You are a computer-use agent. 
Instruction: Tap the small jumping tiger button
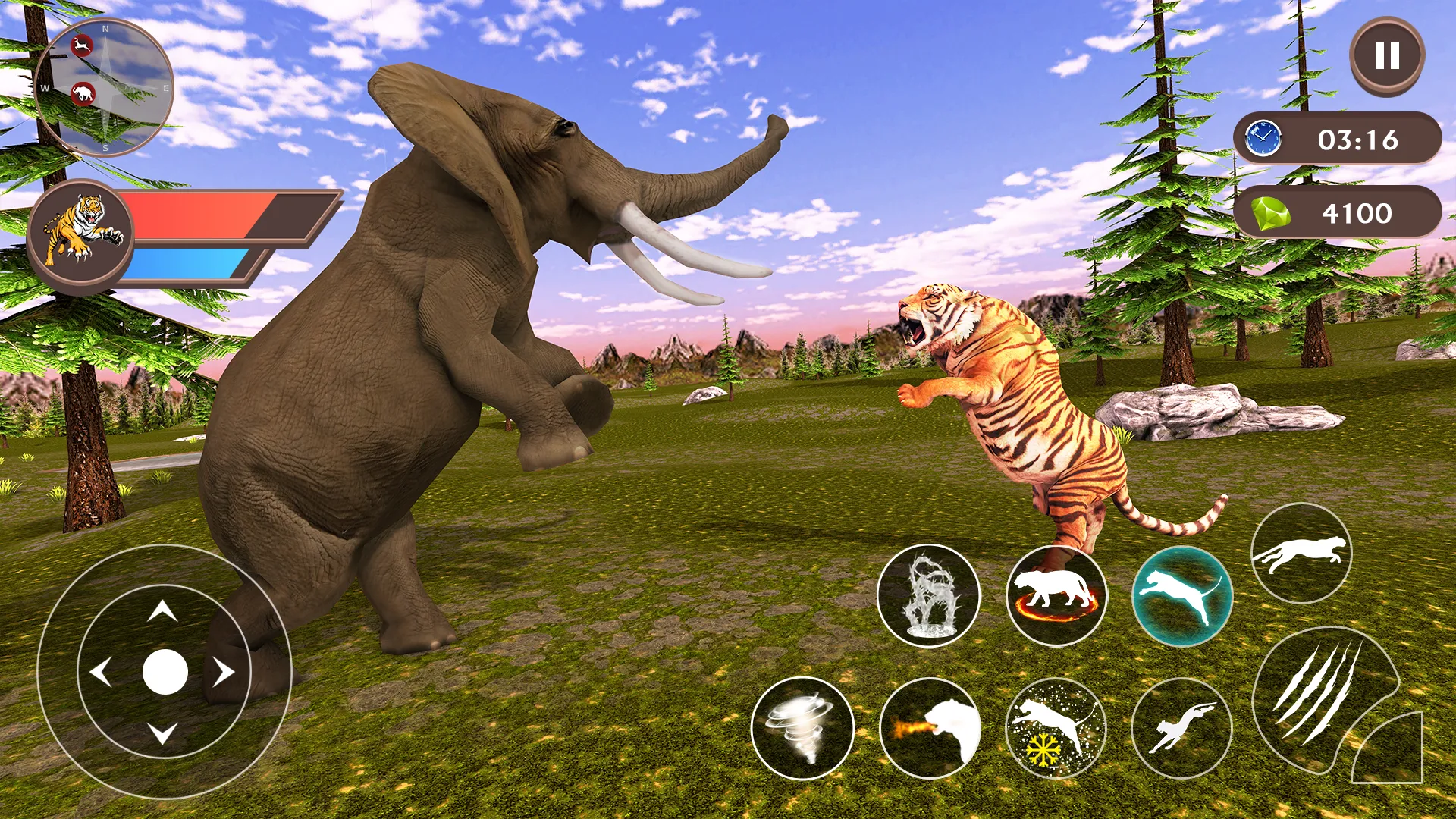pyautogui.click(x=1181, y=728)
